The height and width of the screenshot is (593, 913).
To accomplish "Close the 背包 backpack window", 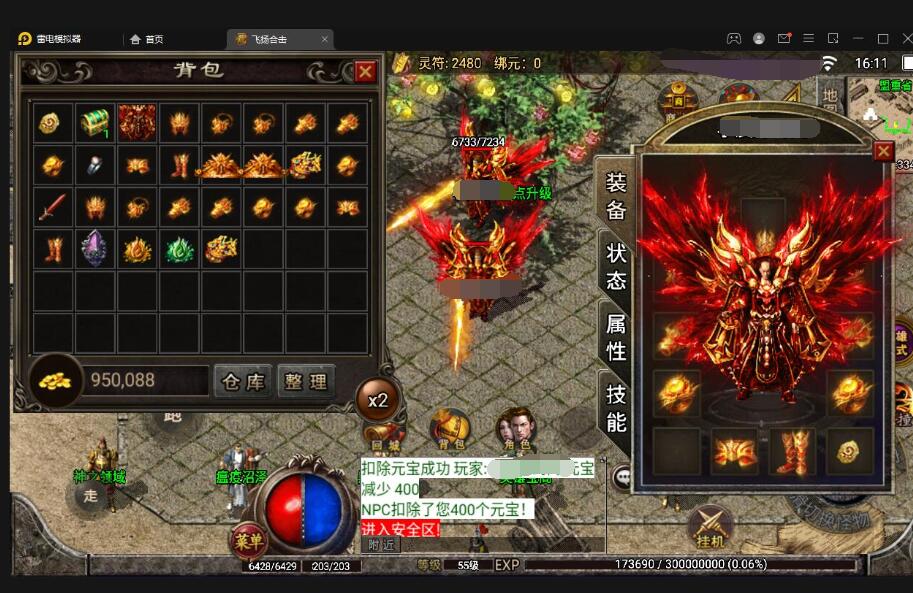I will coord(366,71).
